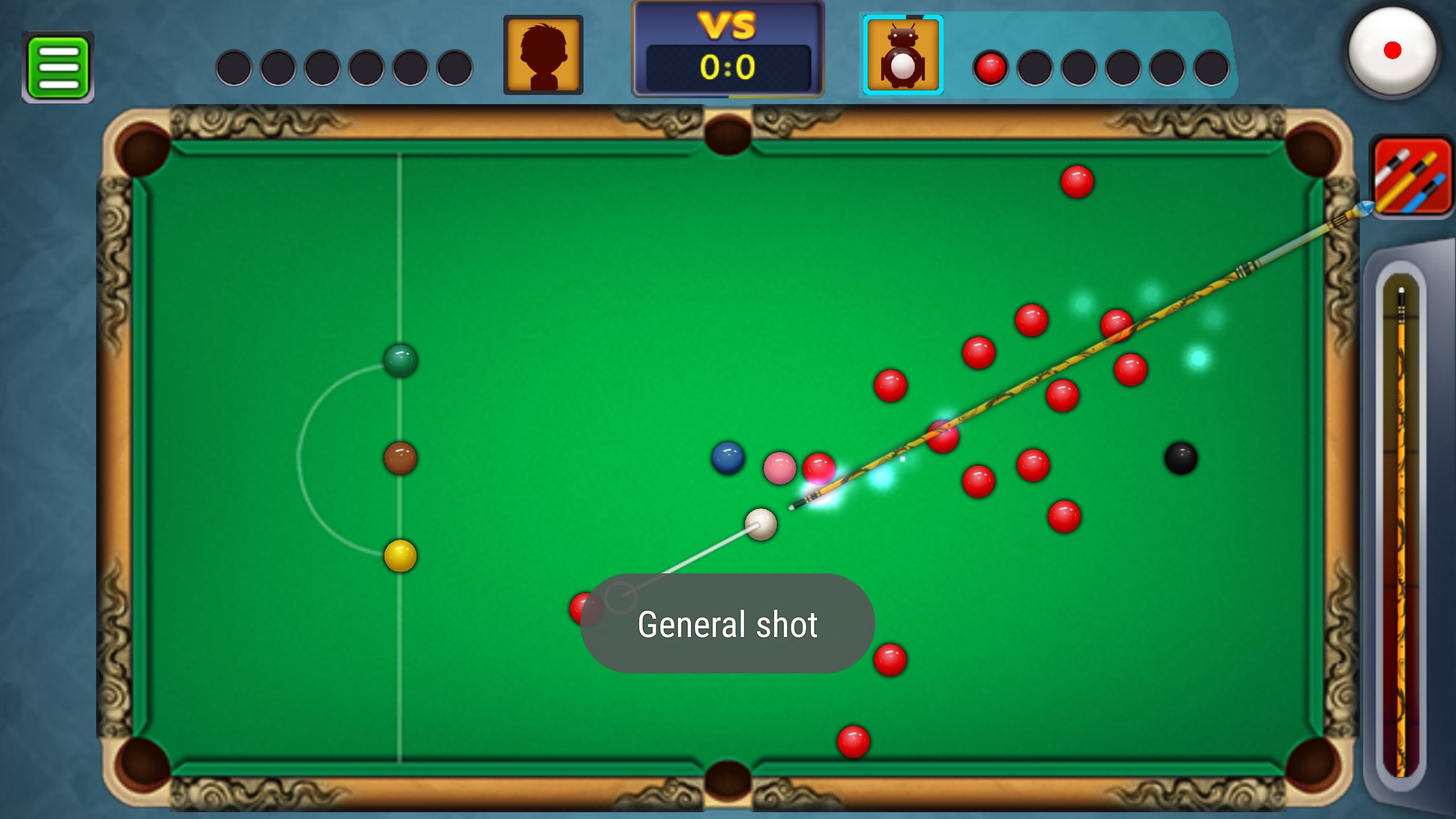Click the red dot on spin indicator

(x=1393, y=50)
